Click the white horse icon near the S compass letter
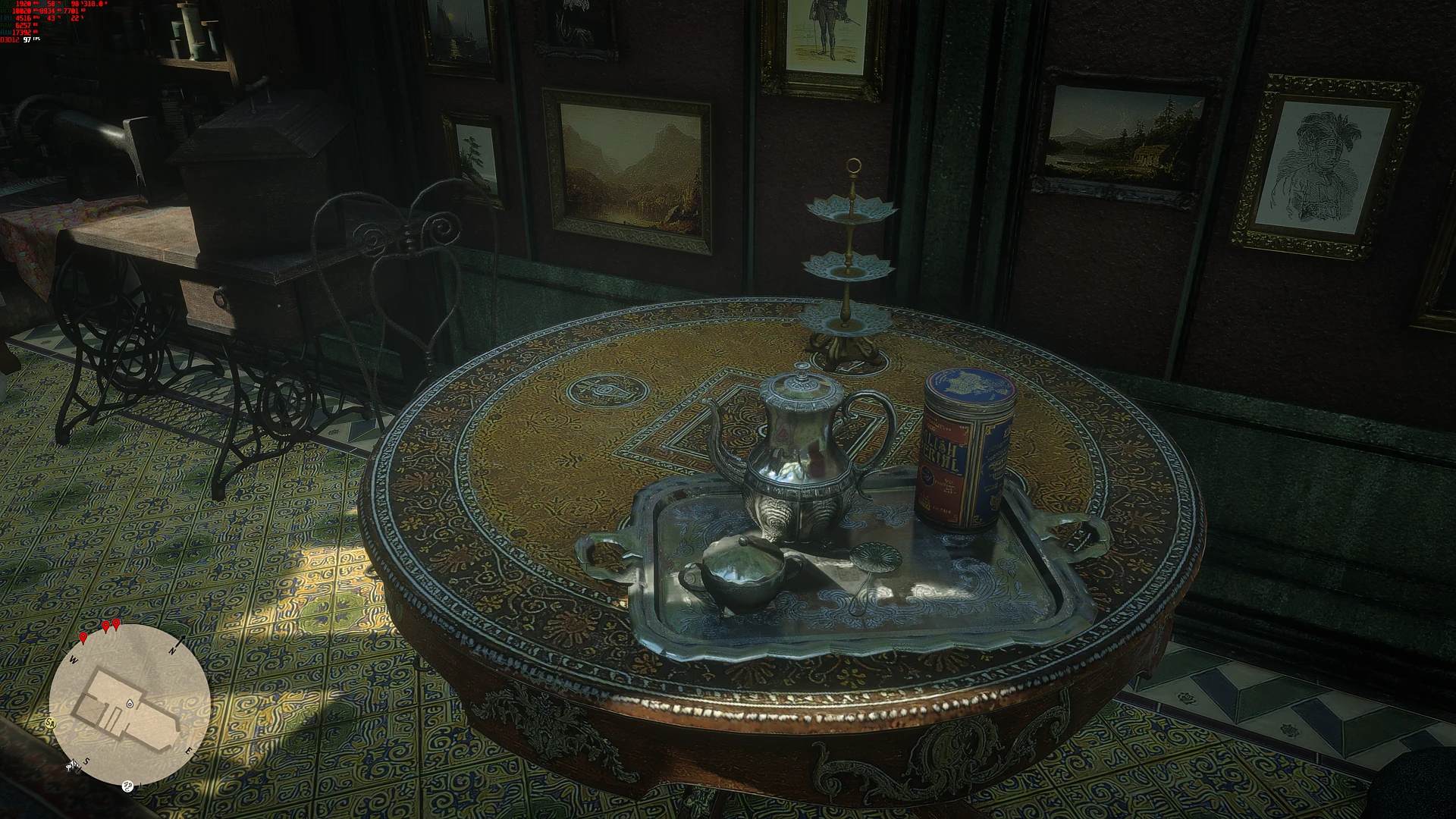 pyautogui.click(x=72, y=766)
